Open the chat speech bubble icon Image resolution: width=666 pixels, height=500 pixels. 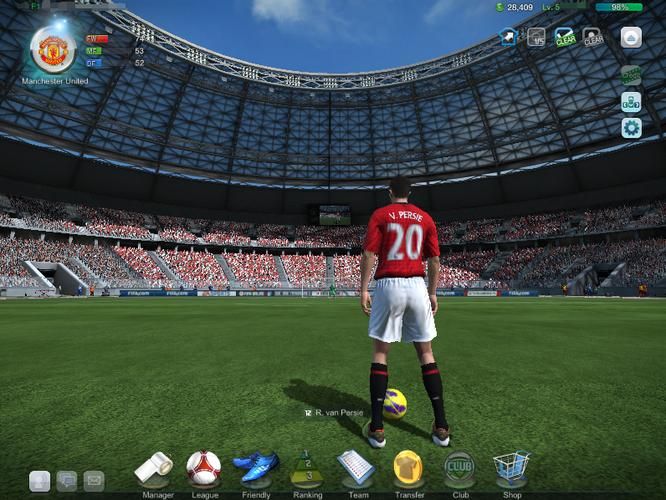click(67, 480)
